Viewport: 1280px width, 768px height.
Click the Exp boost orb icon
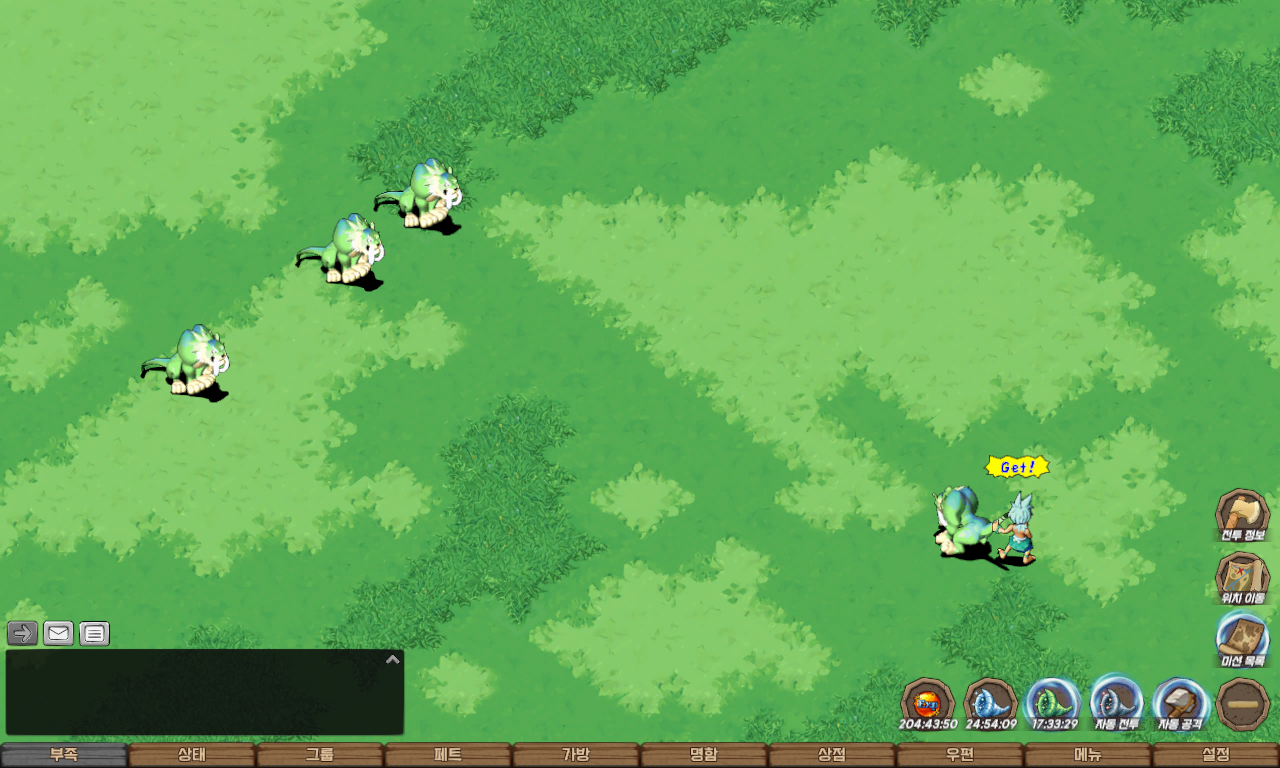[927, 702]
